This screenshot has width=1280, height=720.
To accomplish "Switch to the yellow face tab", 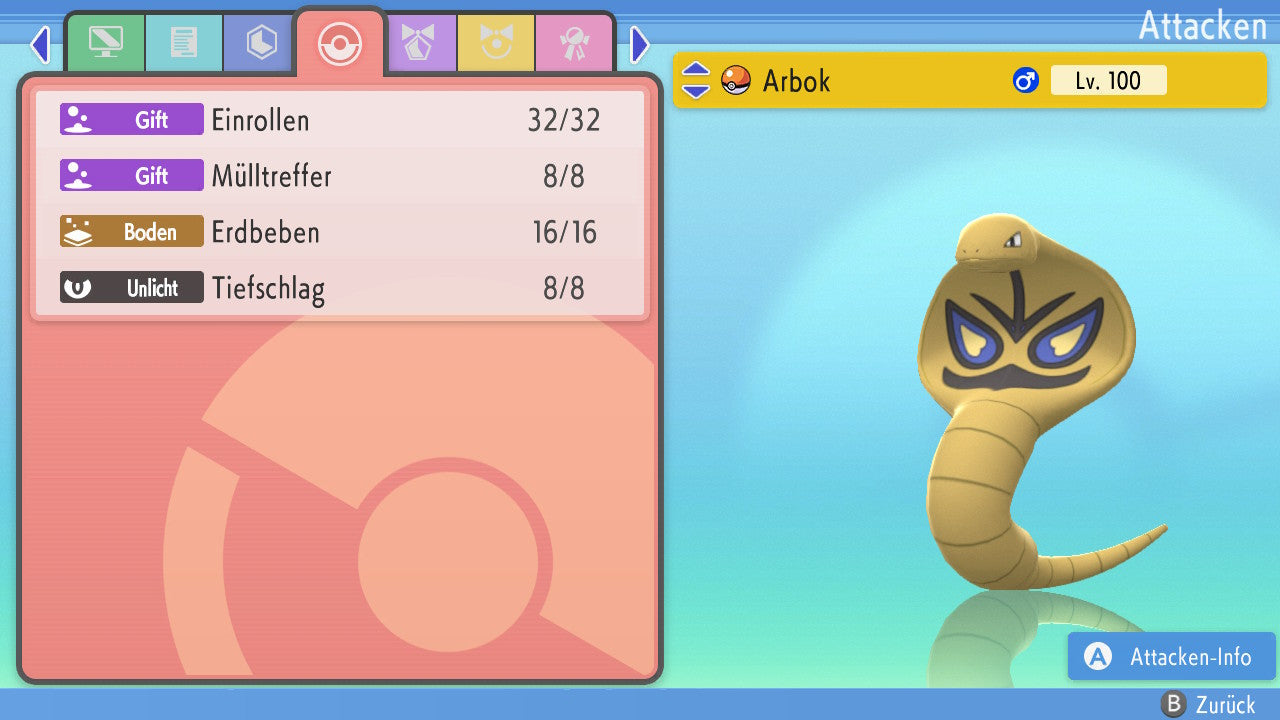I will coord(496,43).
